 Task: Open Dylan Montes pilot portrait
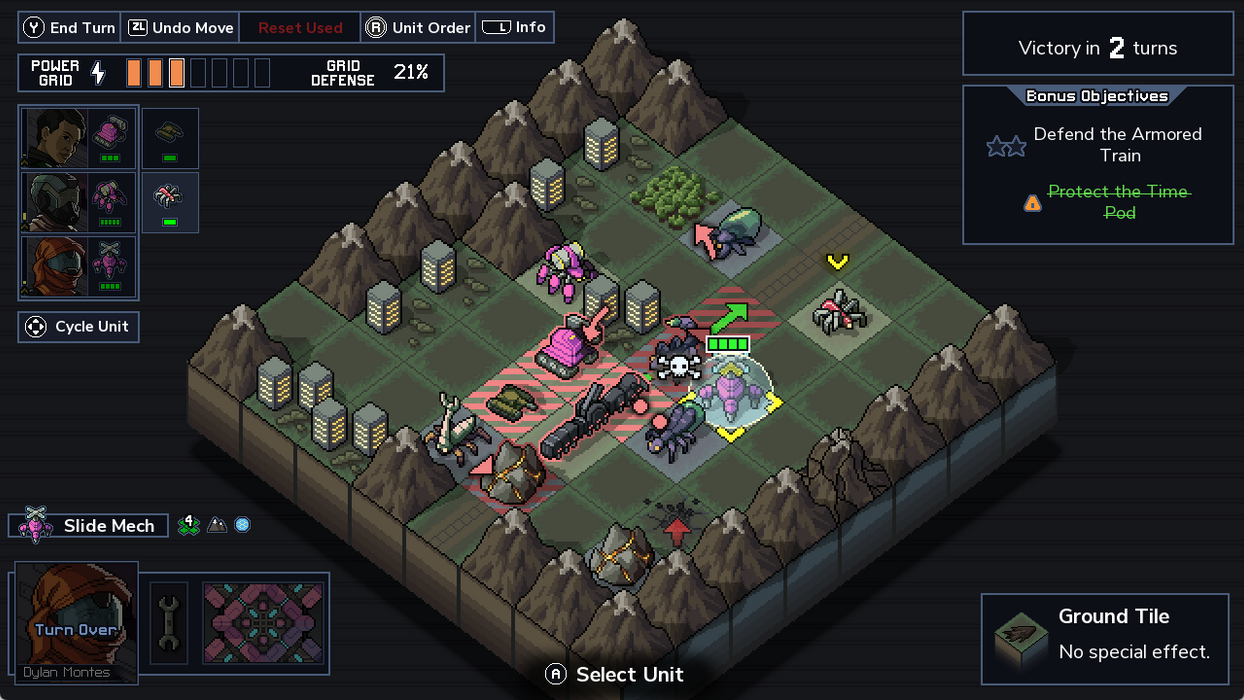point(75,622)
